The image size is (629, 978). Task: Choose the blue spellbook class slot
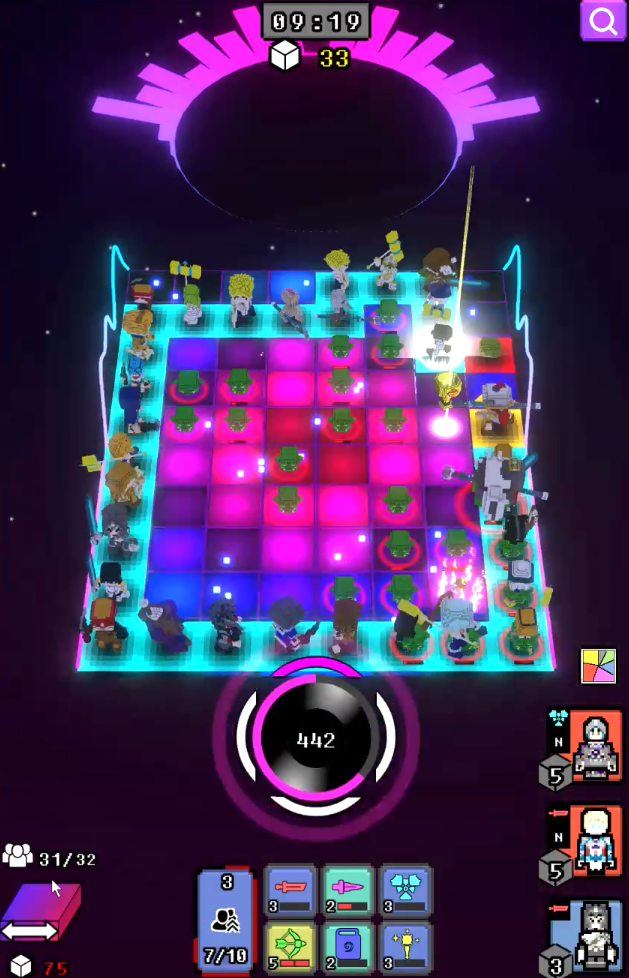348,947
